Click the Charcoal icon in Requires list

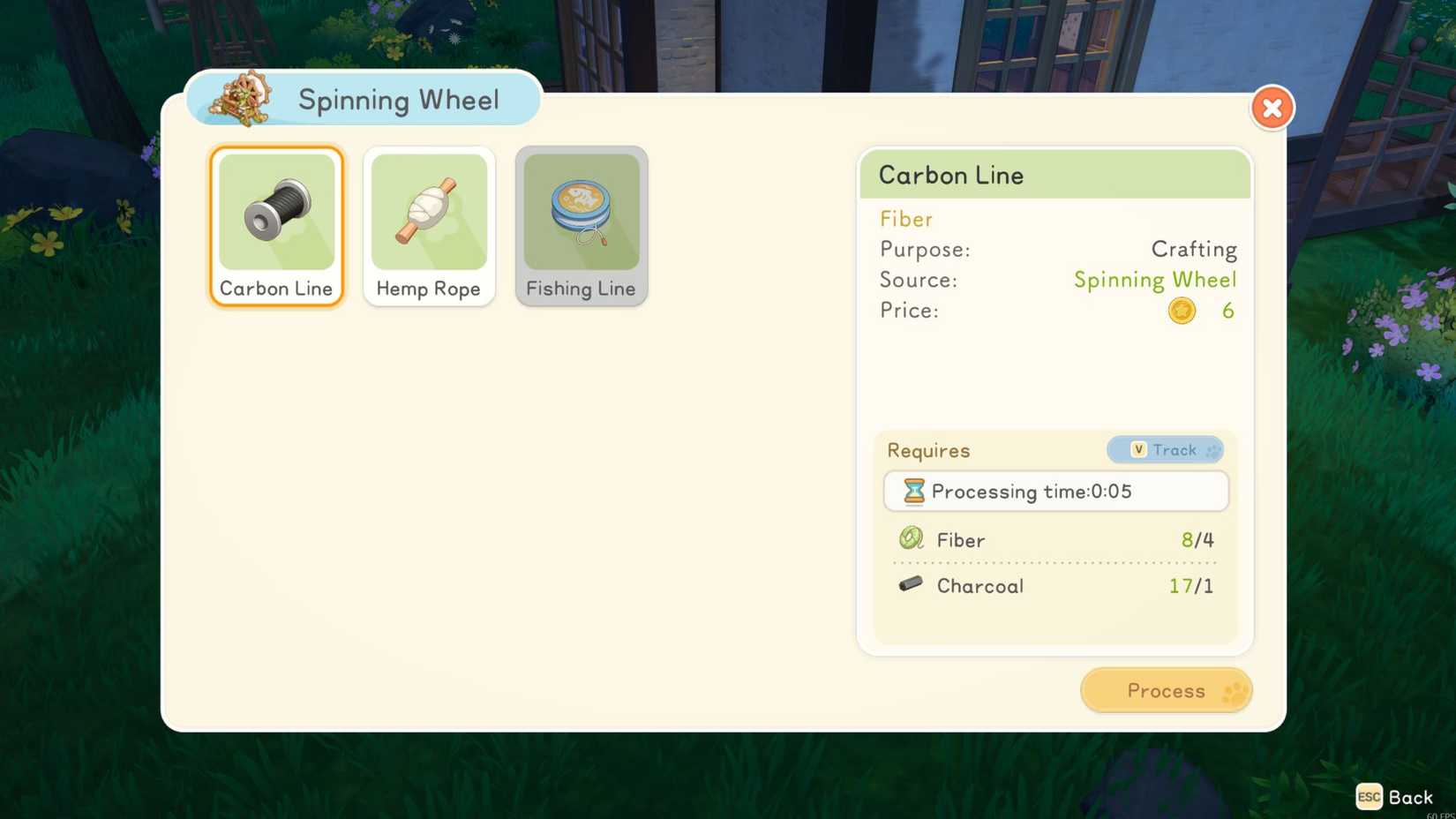click(x=910, y=585)
